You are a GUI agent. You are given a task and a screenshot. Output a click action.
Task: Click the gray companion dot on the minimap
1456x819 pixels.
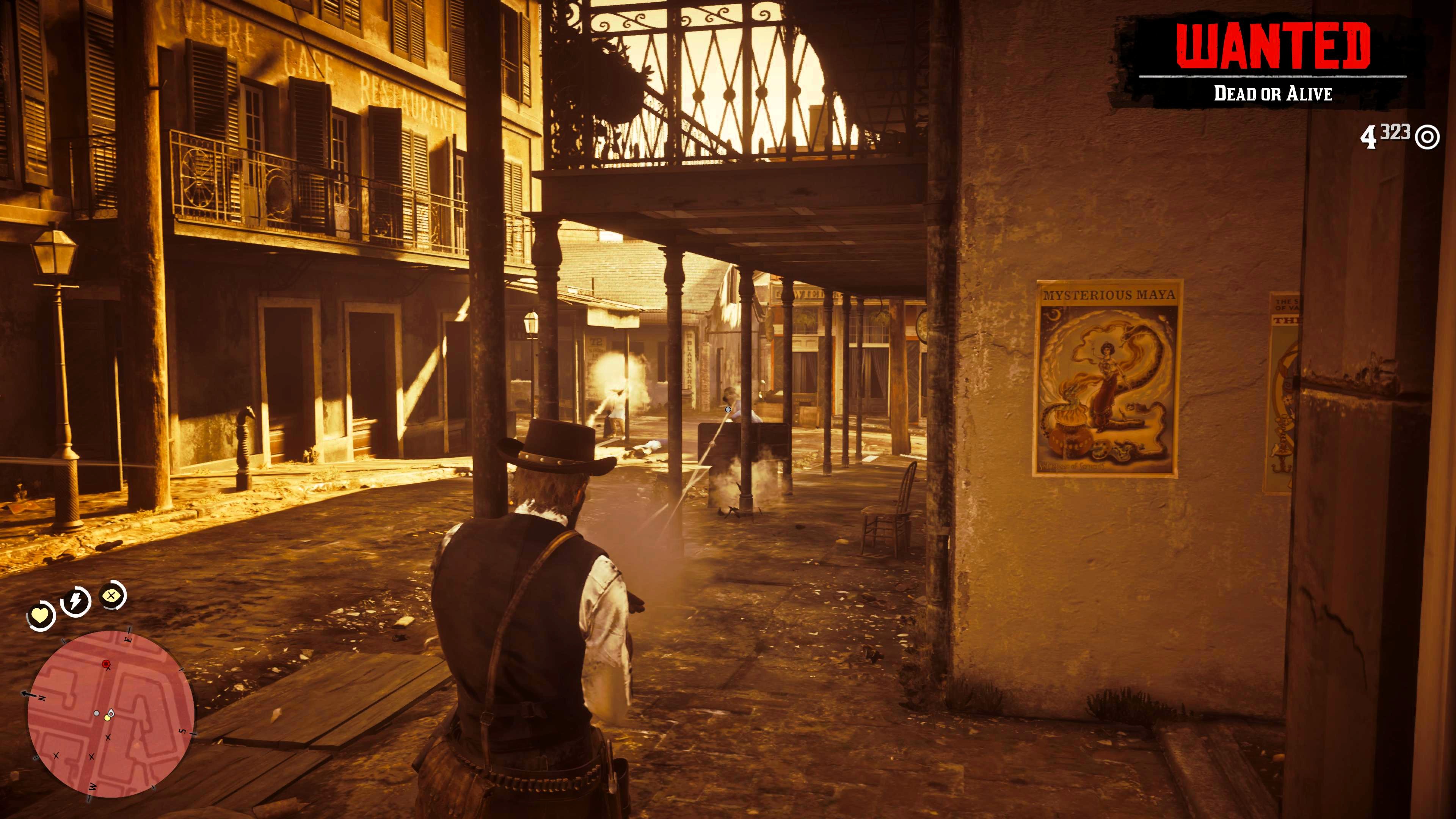tap(97, 714)
